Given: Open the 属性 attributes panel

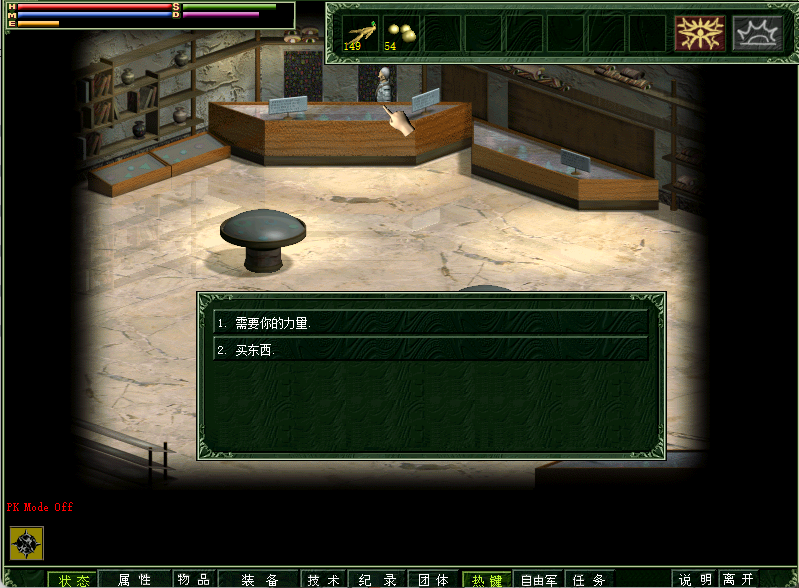Looking at the screenshot, I should tap(134, 580).
